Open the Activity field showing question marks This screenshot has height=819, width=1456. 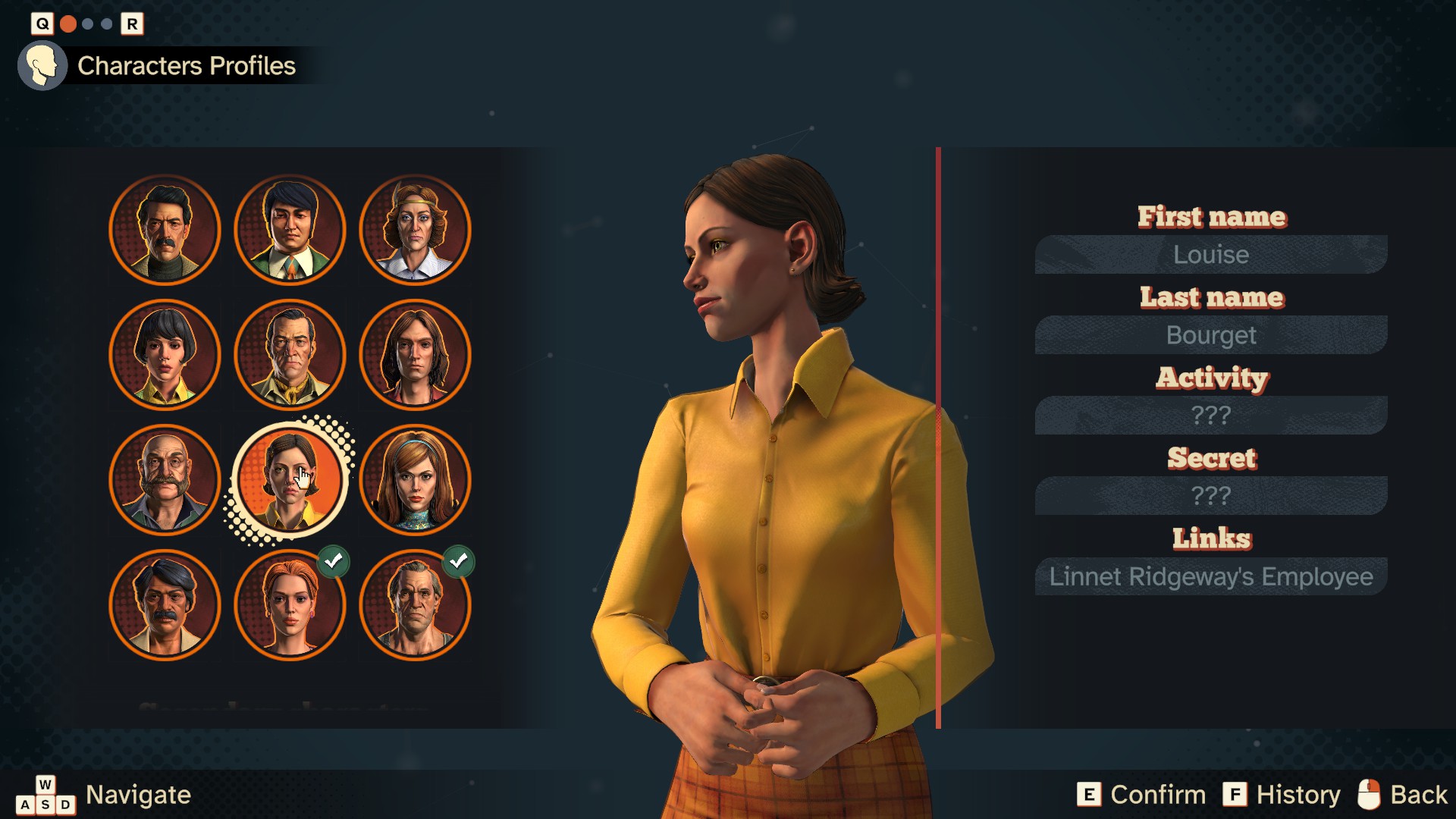[1211, 415]
